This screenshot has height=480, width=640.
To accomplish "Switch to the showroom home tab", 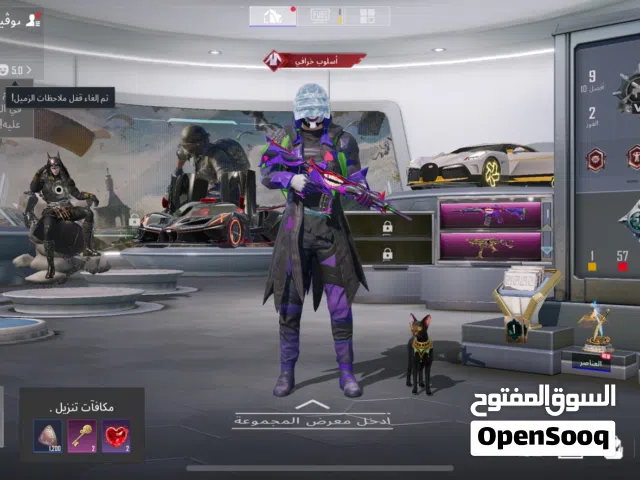I will tap(272, 16).
